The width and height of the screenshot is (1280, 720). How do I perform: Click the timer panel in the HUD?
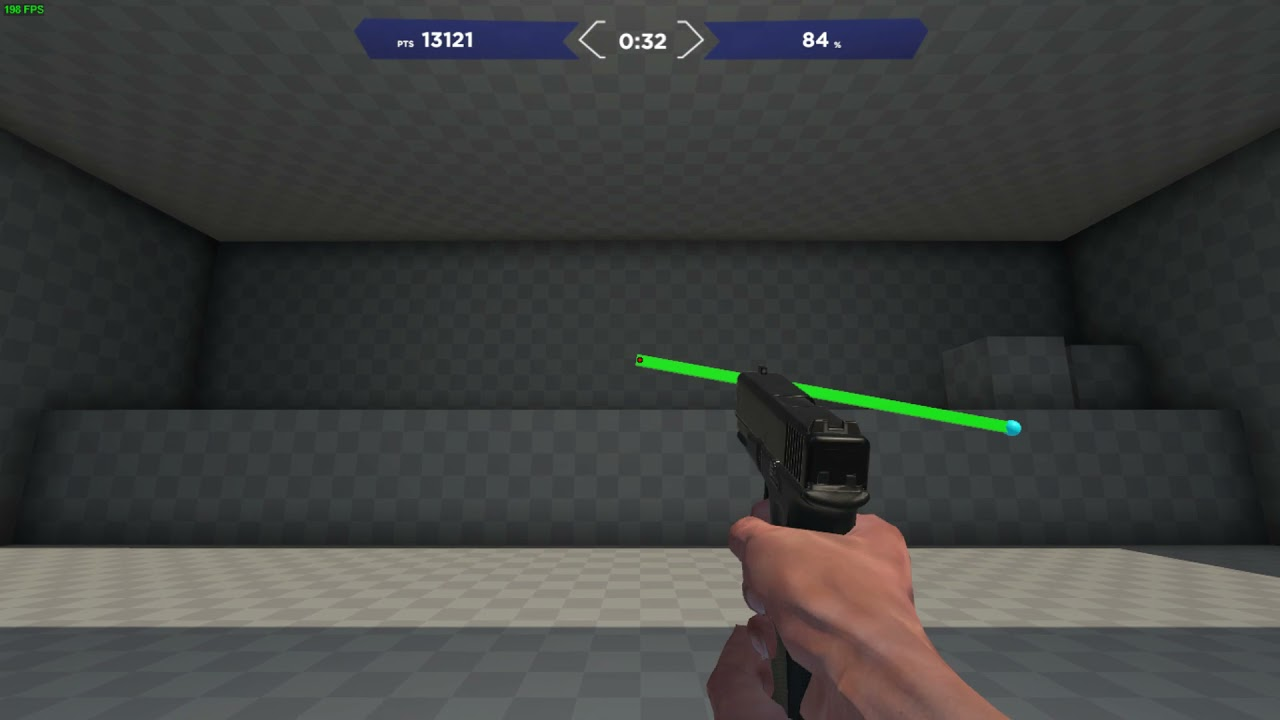pos(640,41)
